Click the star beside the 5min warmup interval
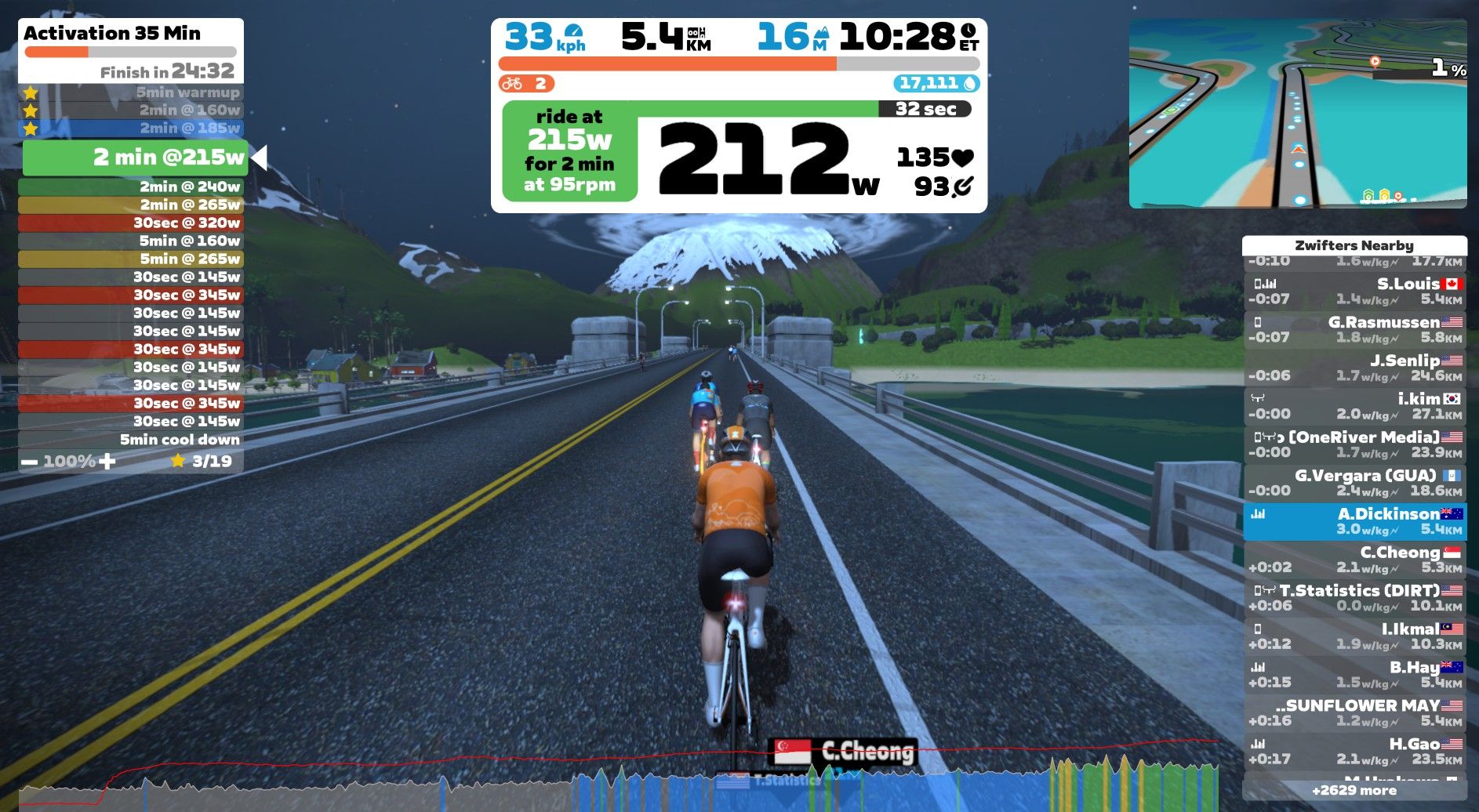The height and width of the screenshot is (812, 1479). [31, 92]
